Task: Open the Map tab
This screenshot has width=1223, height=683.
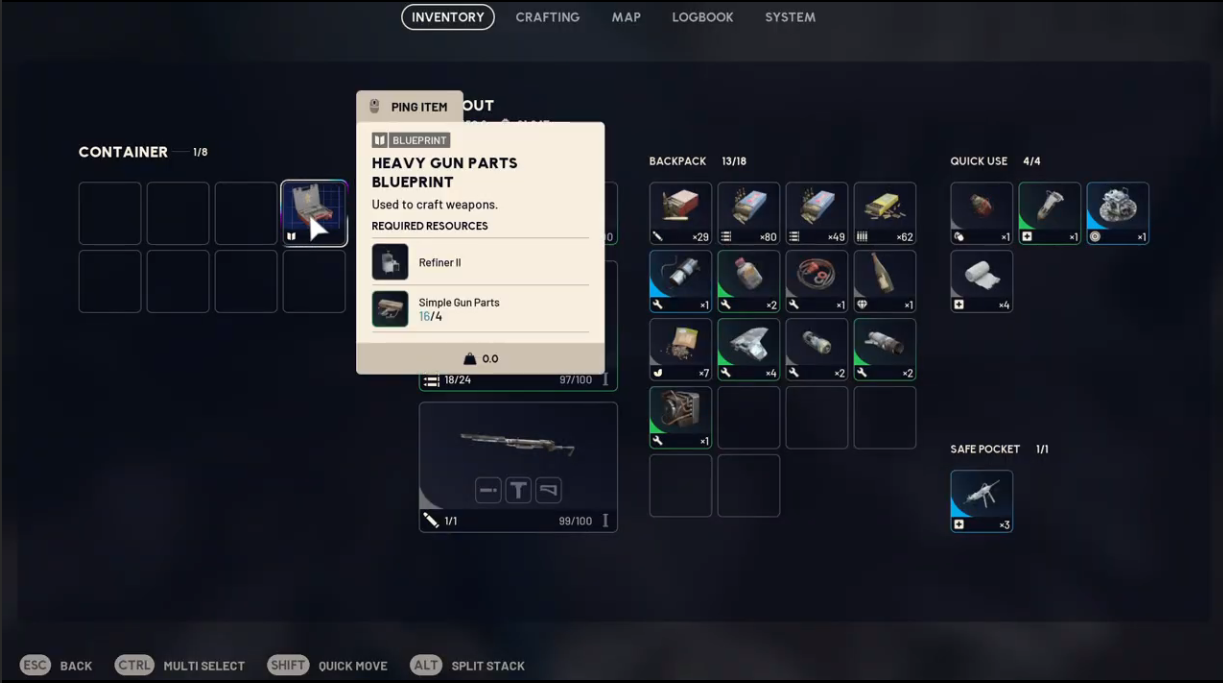Action: pos(626,17)
